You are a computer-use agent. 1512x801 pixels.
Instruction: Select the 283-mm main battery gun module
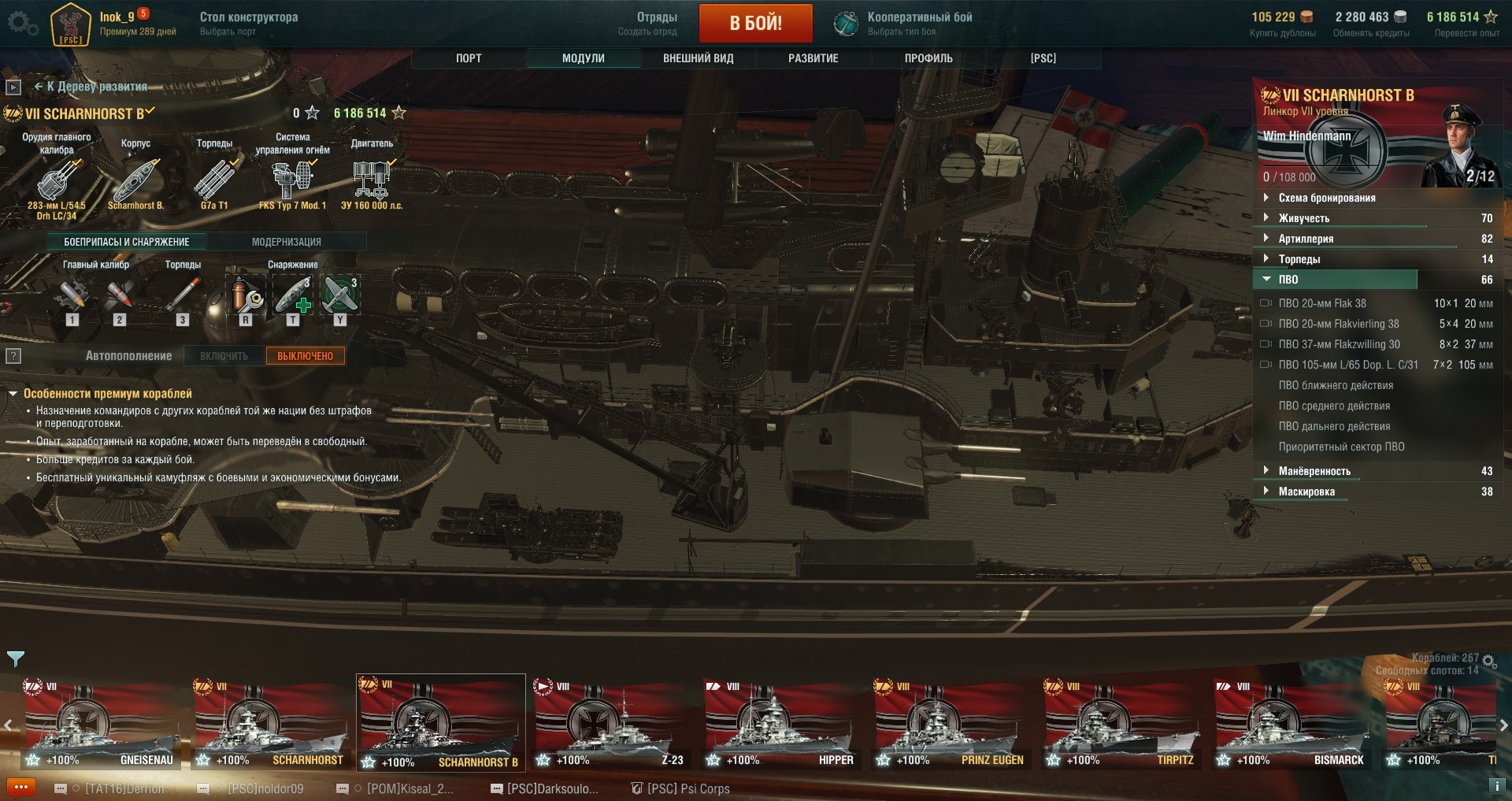[x=57, y=180]
